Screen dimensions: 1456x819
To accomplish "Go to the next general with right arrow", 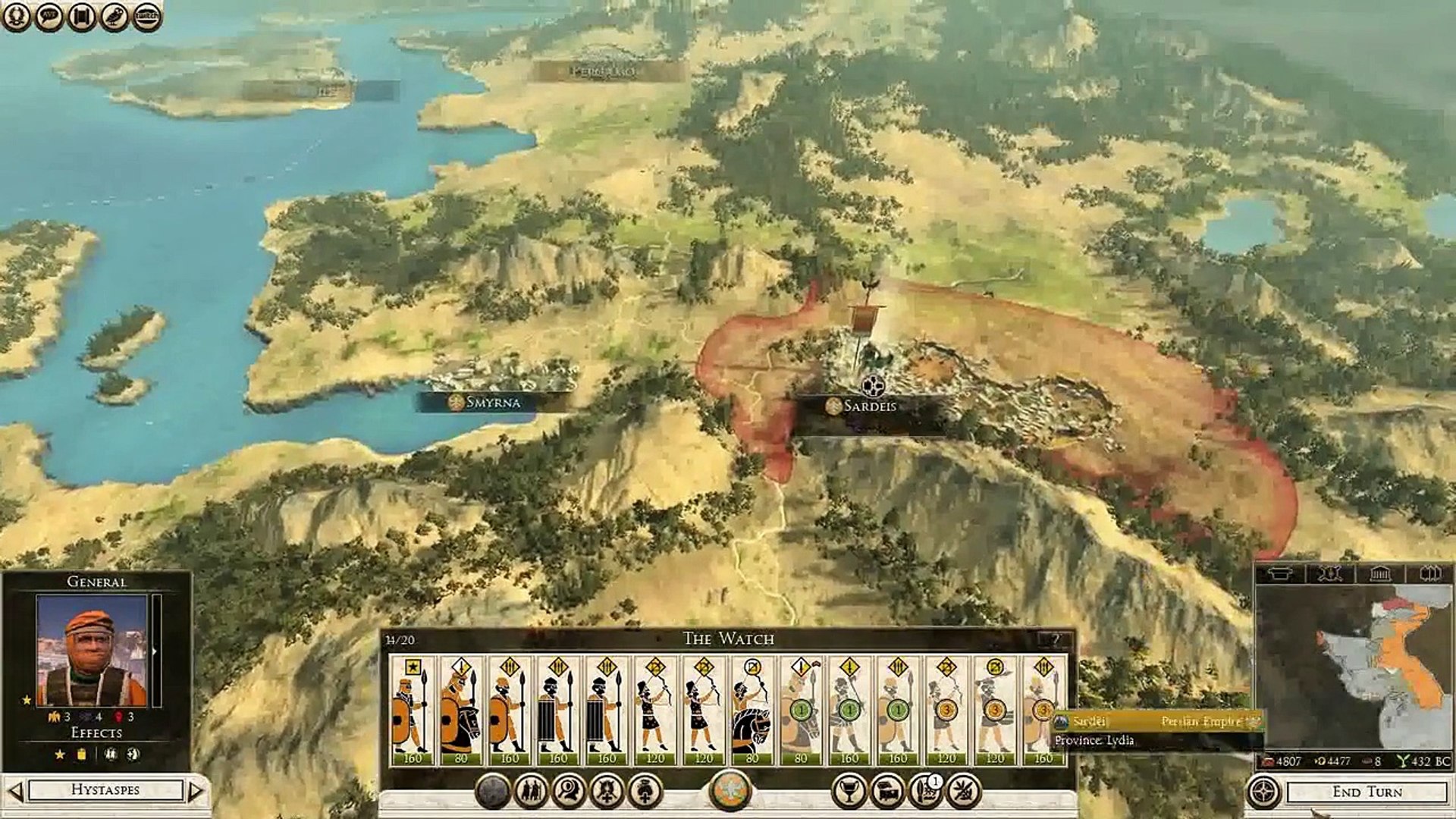I will click(x=196, y=791).
